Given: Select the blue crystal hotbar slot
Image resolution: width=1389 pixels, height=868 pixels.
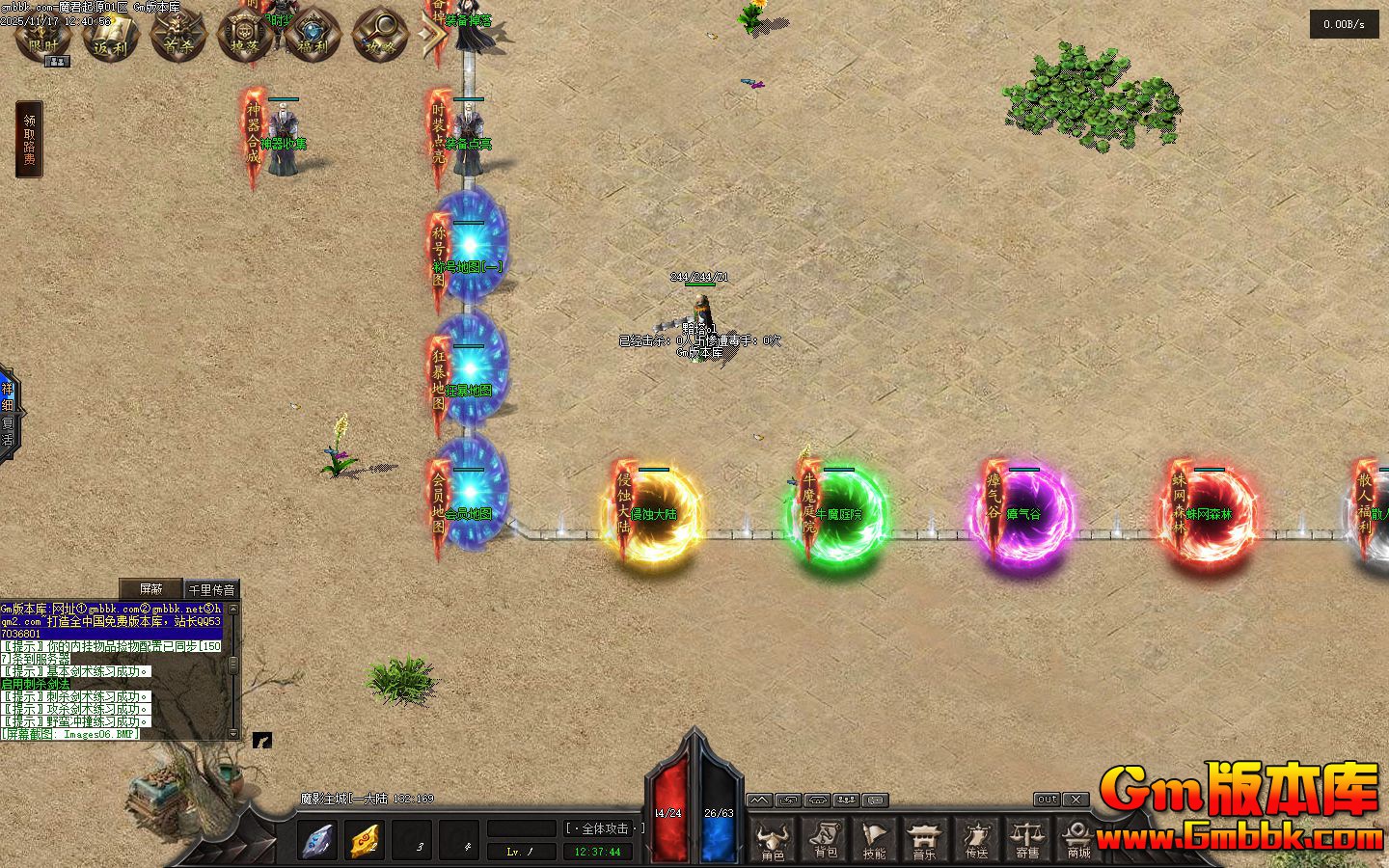Looking at the screenshot, I should tap(317, 840).
